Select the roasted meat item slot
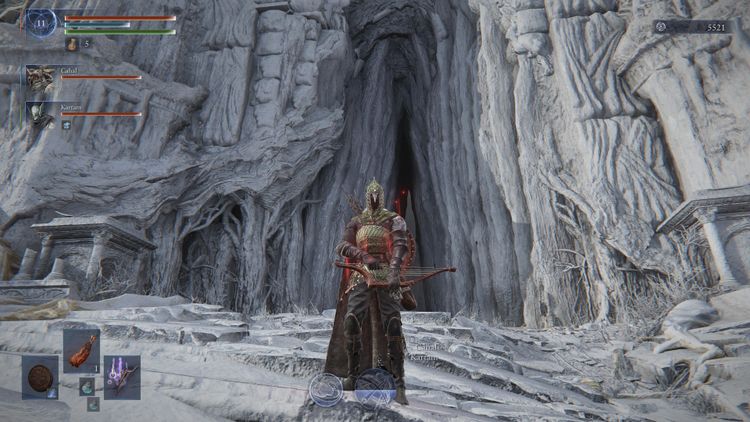This screenshot has width=750, height=422. tap(81, 350)
